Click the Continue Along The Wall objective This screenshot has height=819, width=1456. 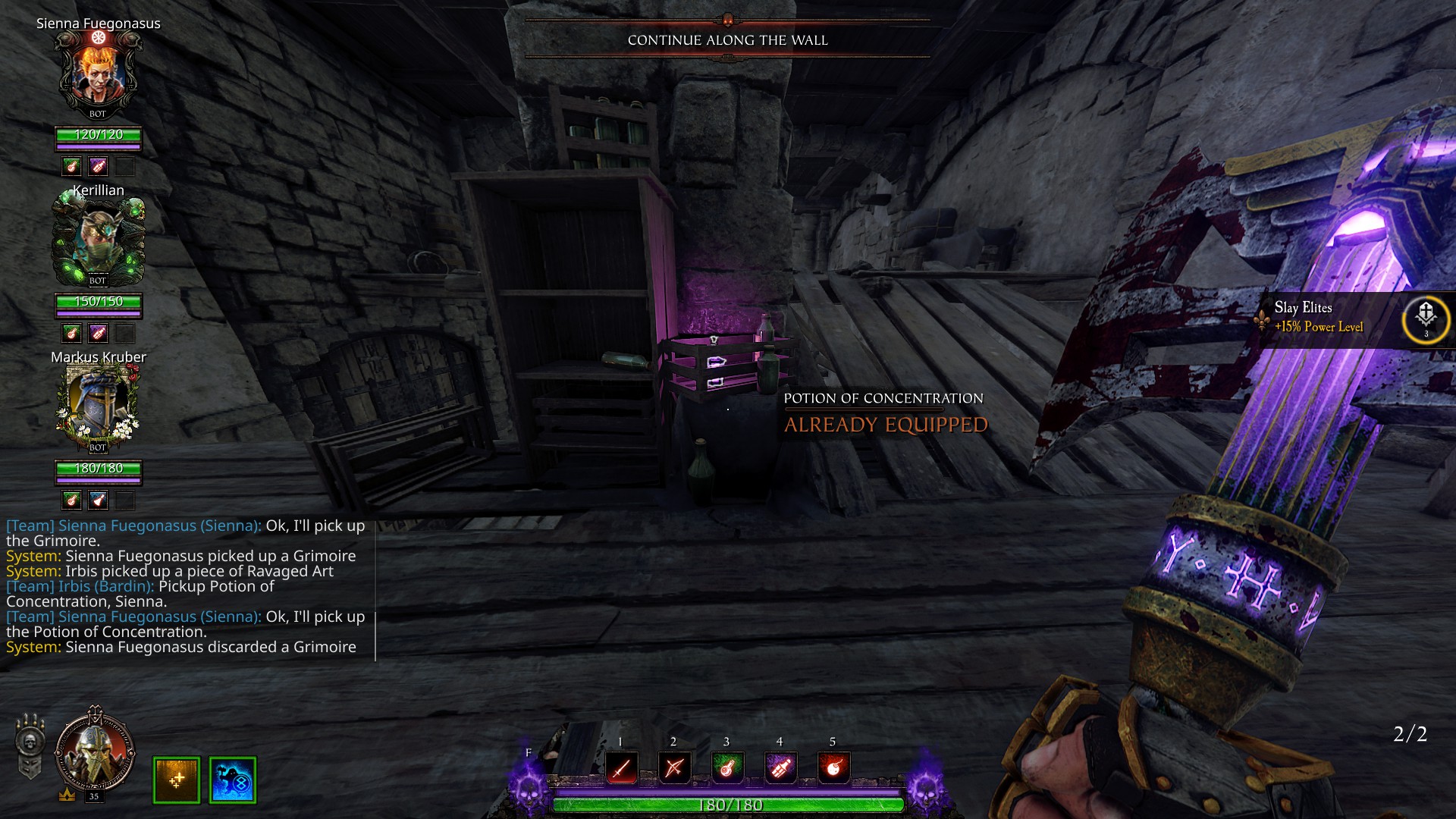tap(727, 40)
